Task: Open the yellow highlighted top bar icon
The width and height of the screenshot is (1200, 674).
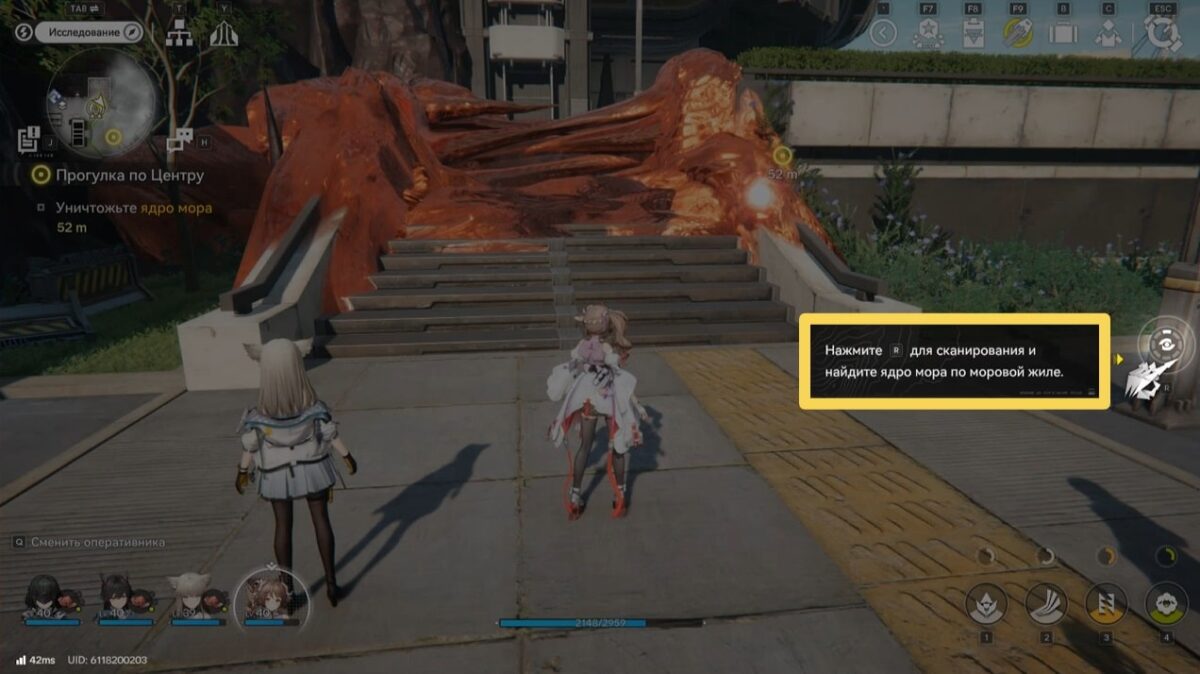Action: click(x=1017, y=34)
